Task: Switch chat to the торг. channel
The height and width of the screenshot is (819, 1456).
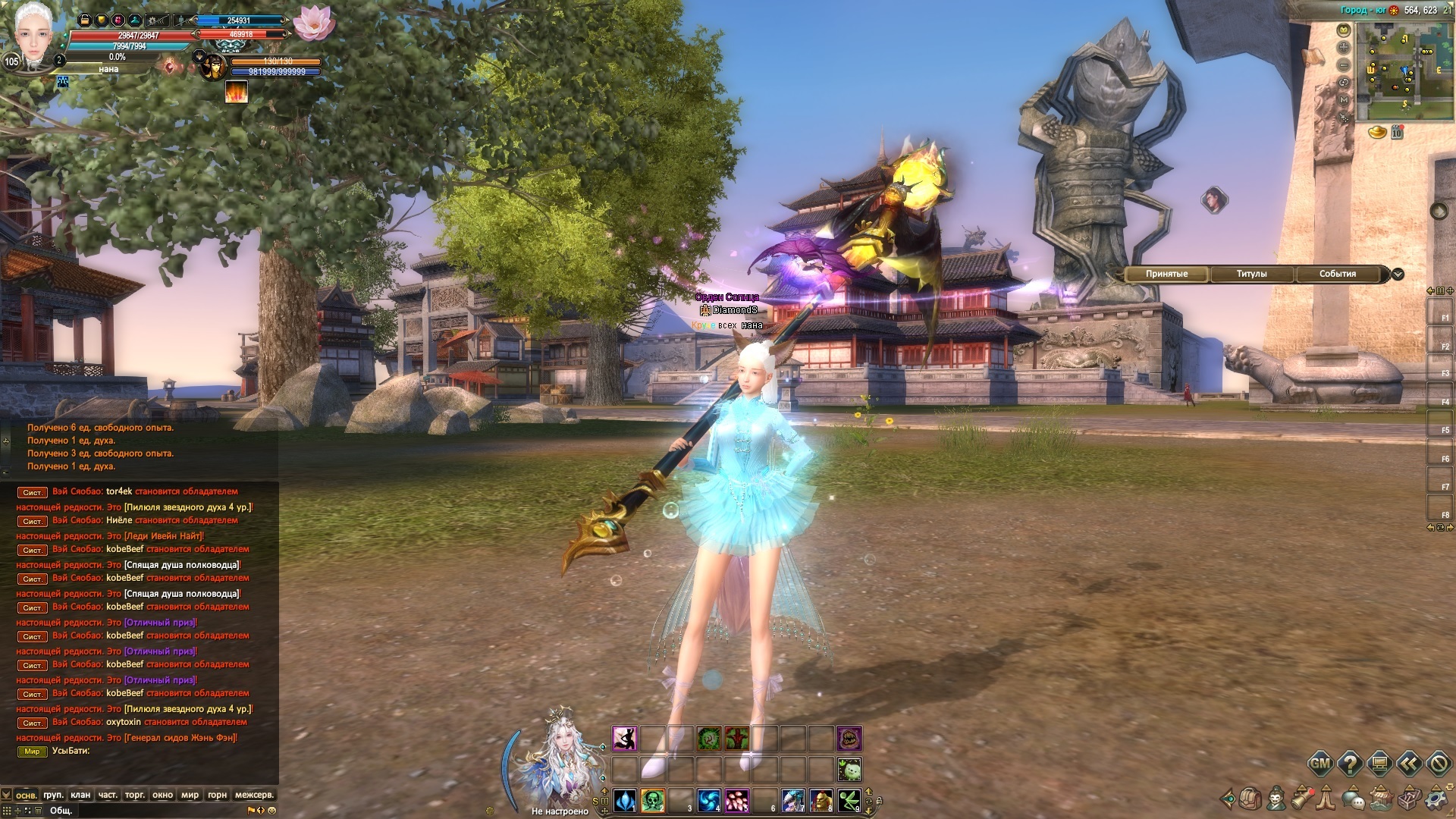Action: tap(135, 795)
